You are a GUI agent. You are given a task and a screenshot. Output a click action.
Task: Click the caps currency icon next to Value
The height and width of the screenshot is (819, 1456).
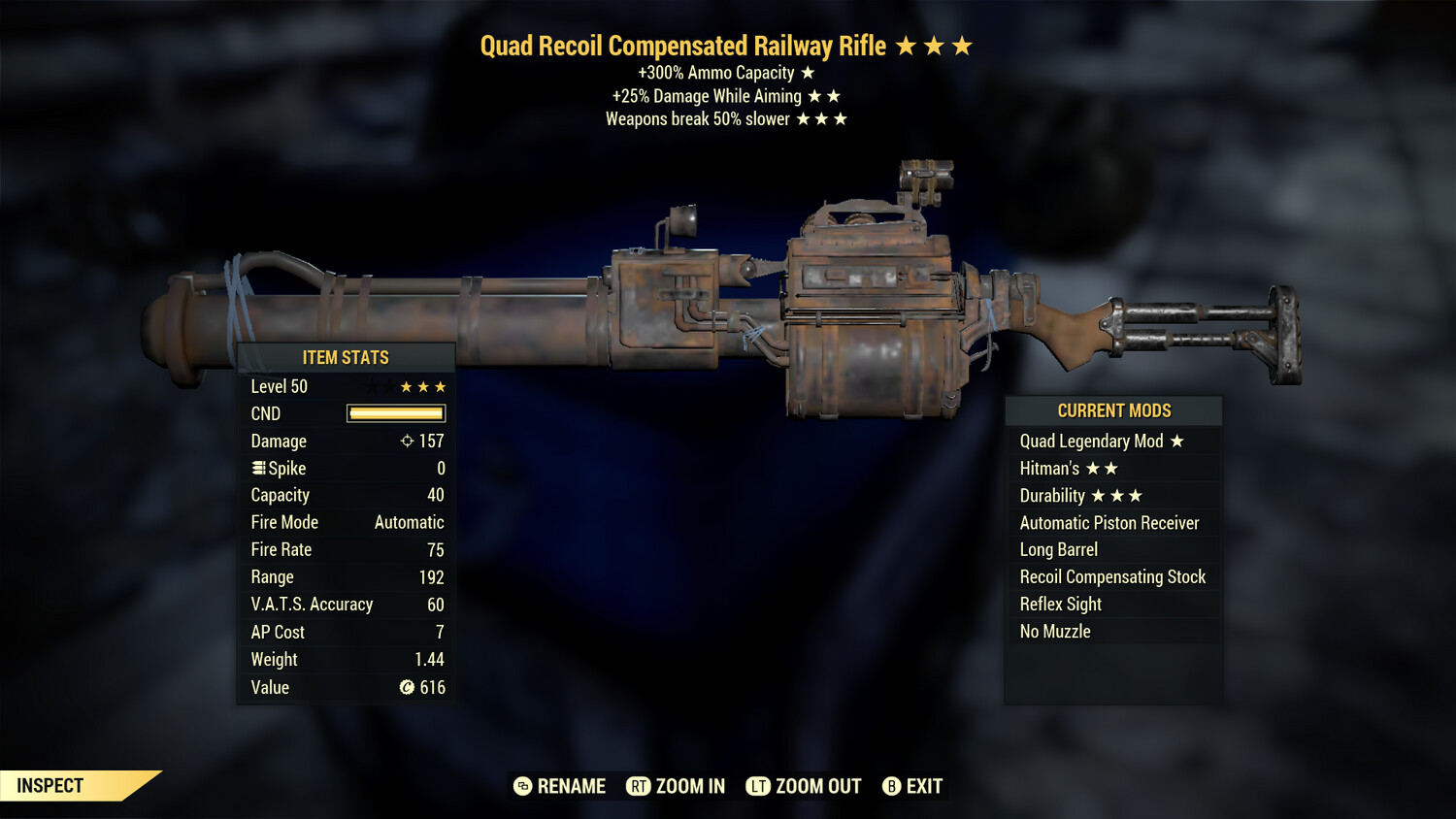pyautogui.click(x=412, y=687)
